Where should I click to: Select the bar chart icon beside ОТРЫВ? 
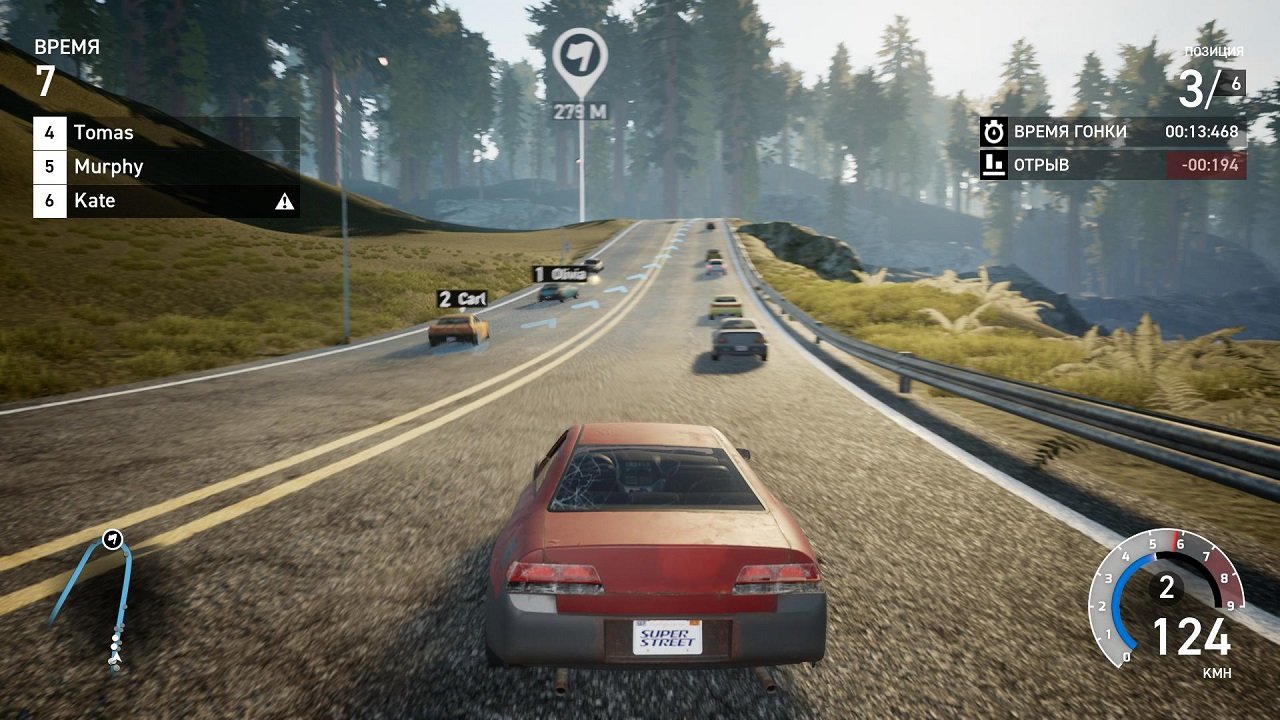pyautogui.click(x=993, y=165)
